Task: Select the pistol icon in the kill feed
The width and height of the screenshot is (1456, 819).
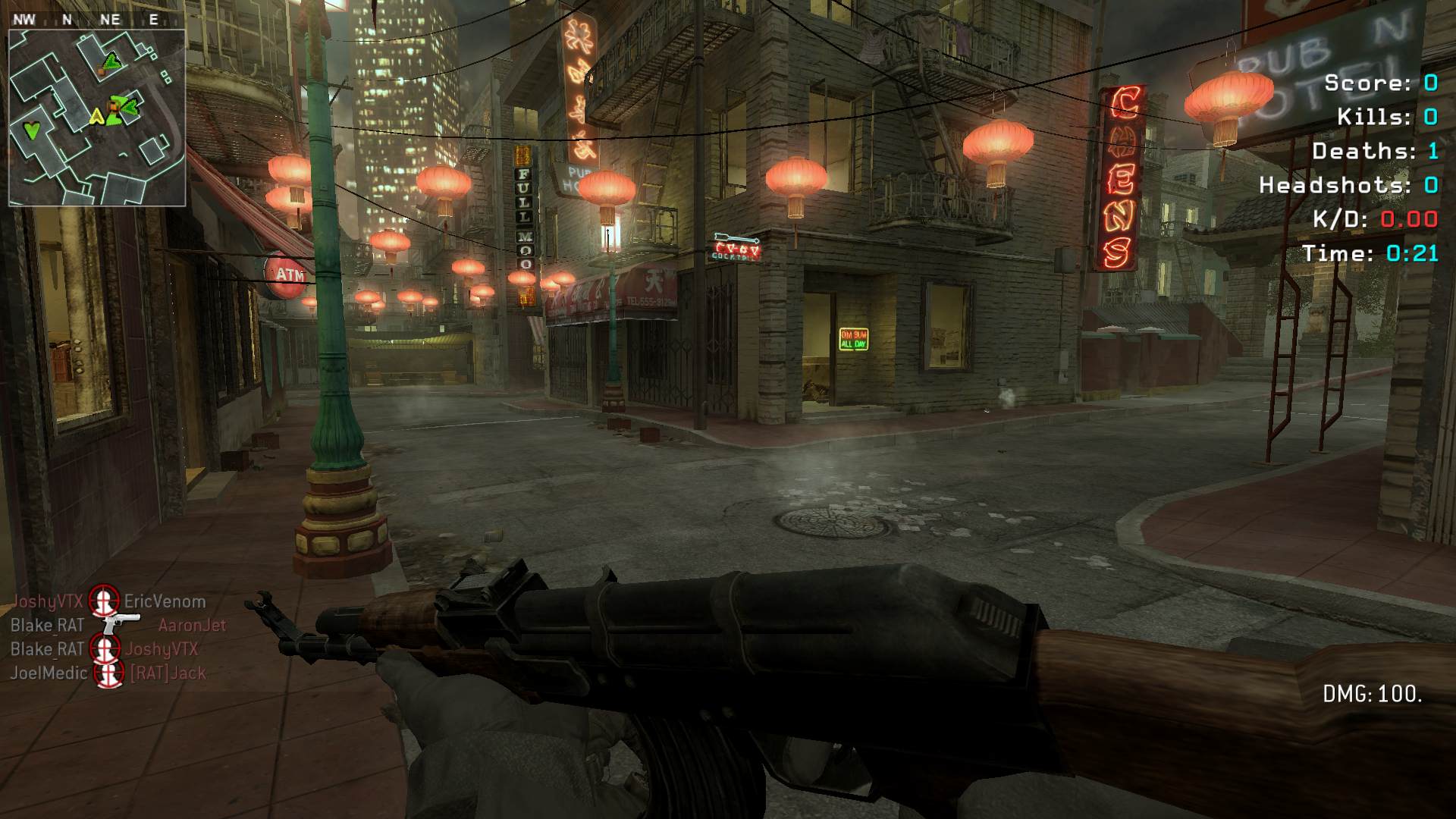Action: 121,624
